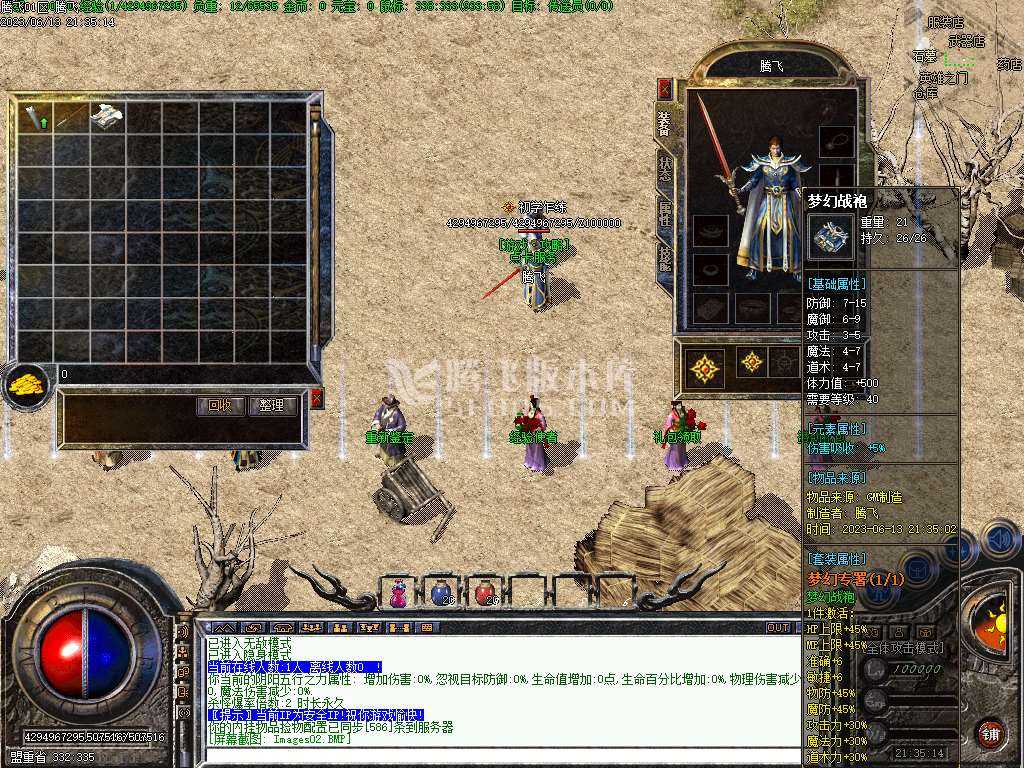Click the gold coins pile icon
The height and width of the screenshot is (768, 1024).
tap(25, 383)
